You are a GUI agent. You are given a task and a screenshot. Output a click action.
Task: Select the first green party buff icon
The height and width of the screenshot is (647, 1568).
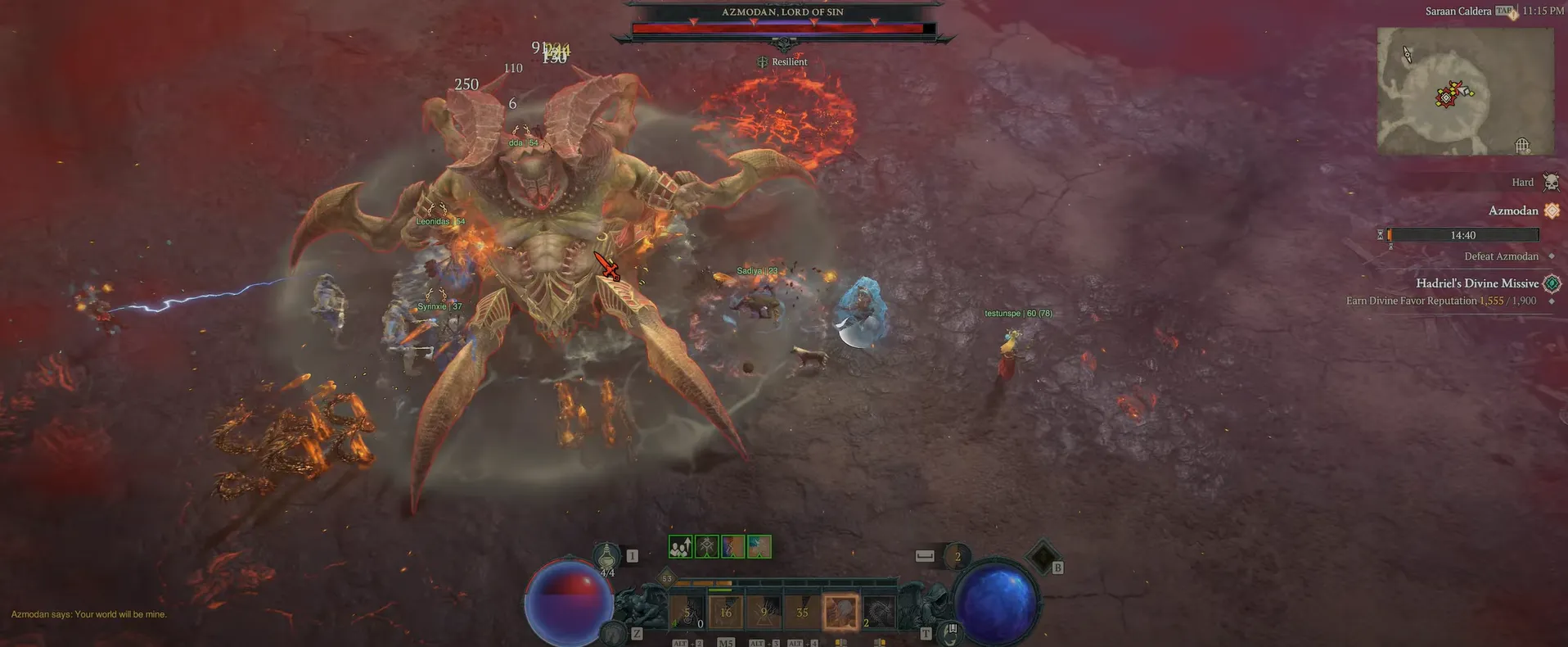click(x=680, y=546)
